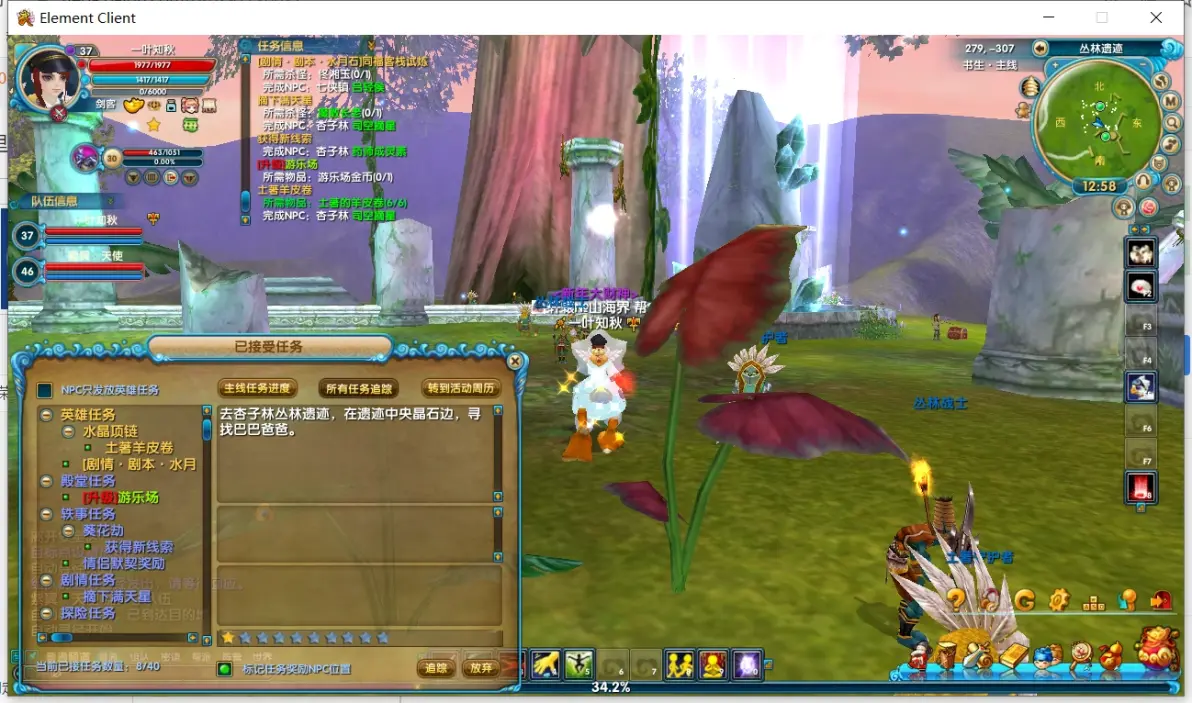Go to the 转到活动周历 activity calendar

(461, 388)
